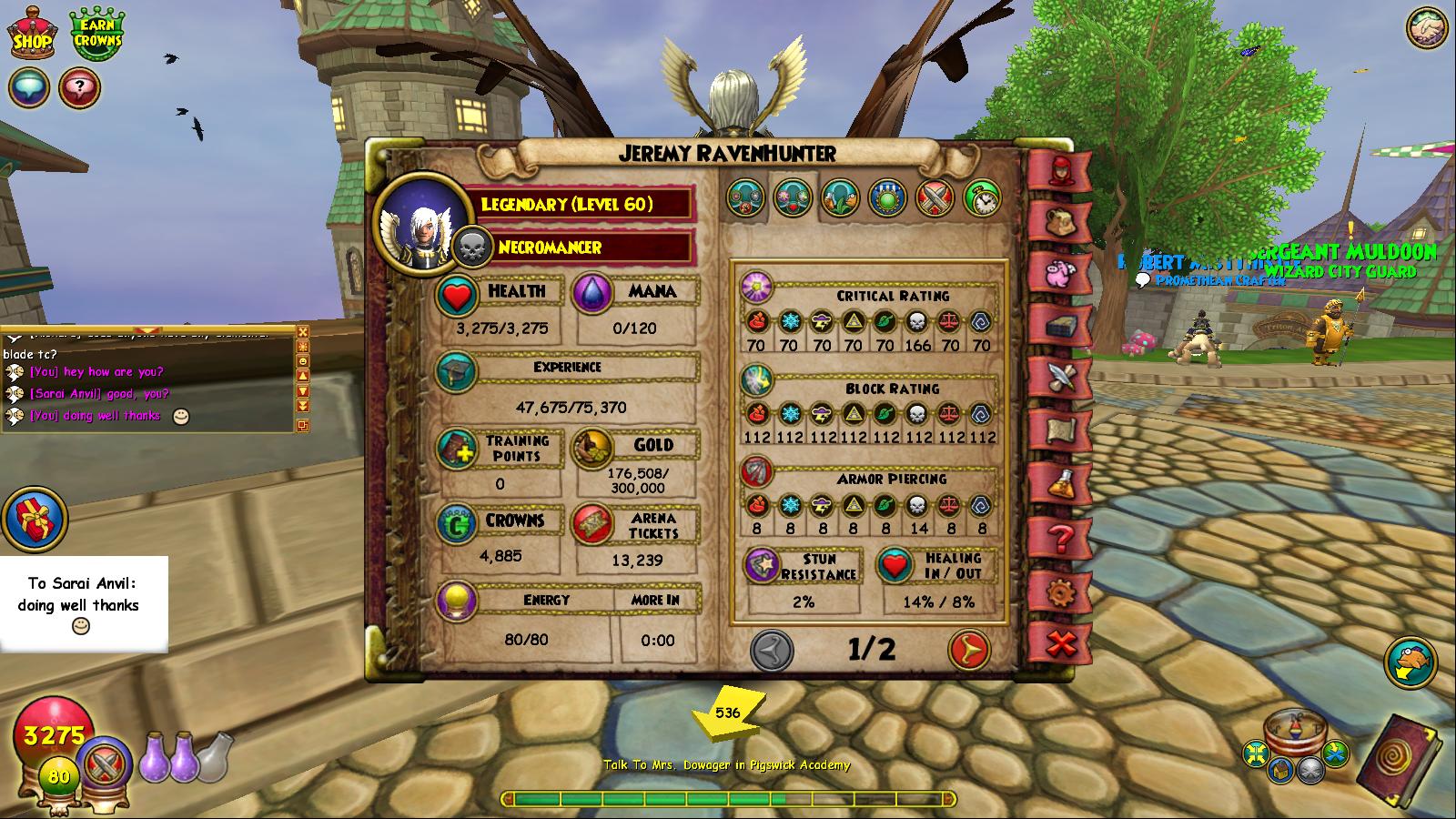Screen dimensions: 1456x819
Task: Open the question mark help tab
Action: click(x=1059, y=538)
